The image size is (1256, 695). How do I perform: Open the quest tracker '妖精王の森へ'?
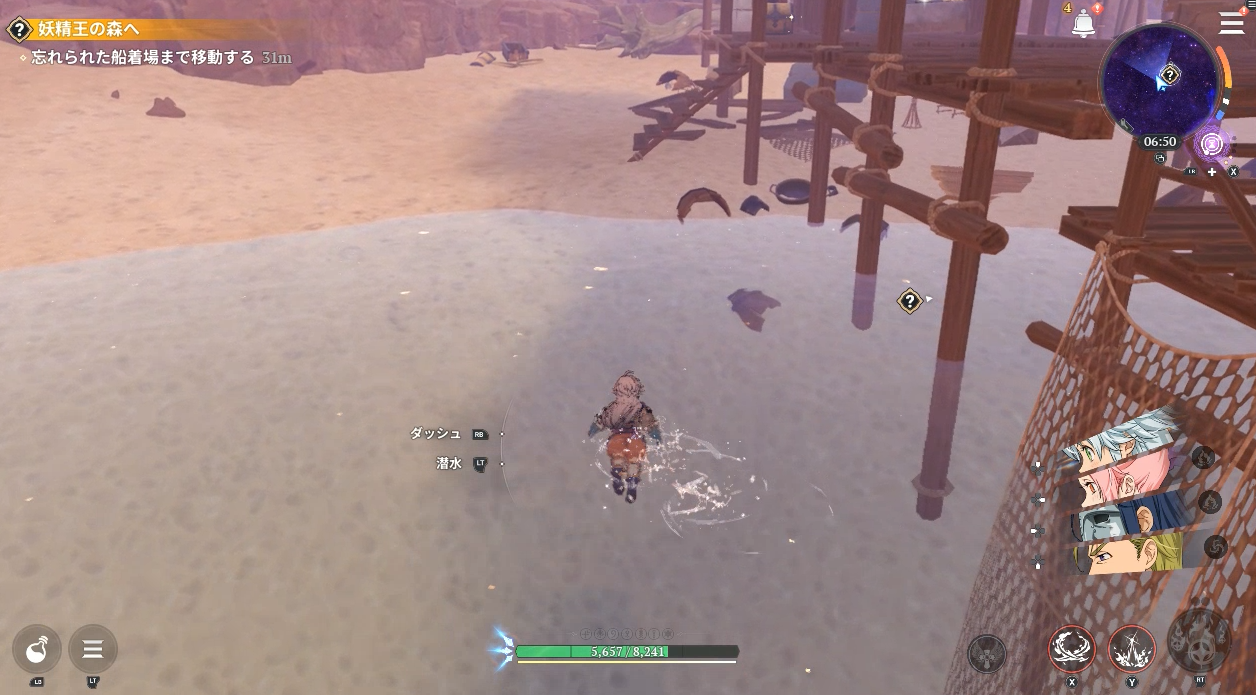90,30
